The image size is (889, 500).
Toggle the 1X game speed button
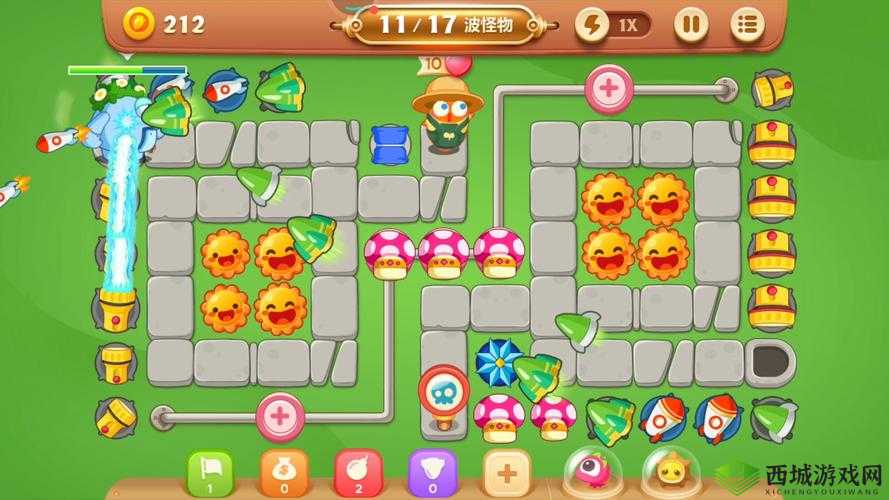[613, 24]
